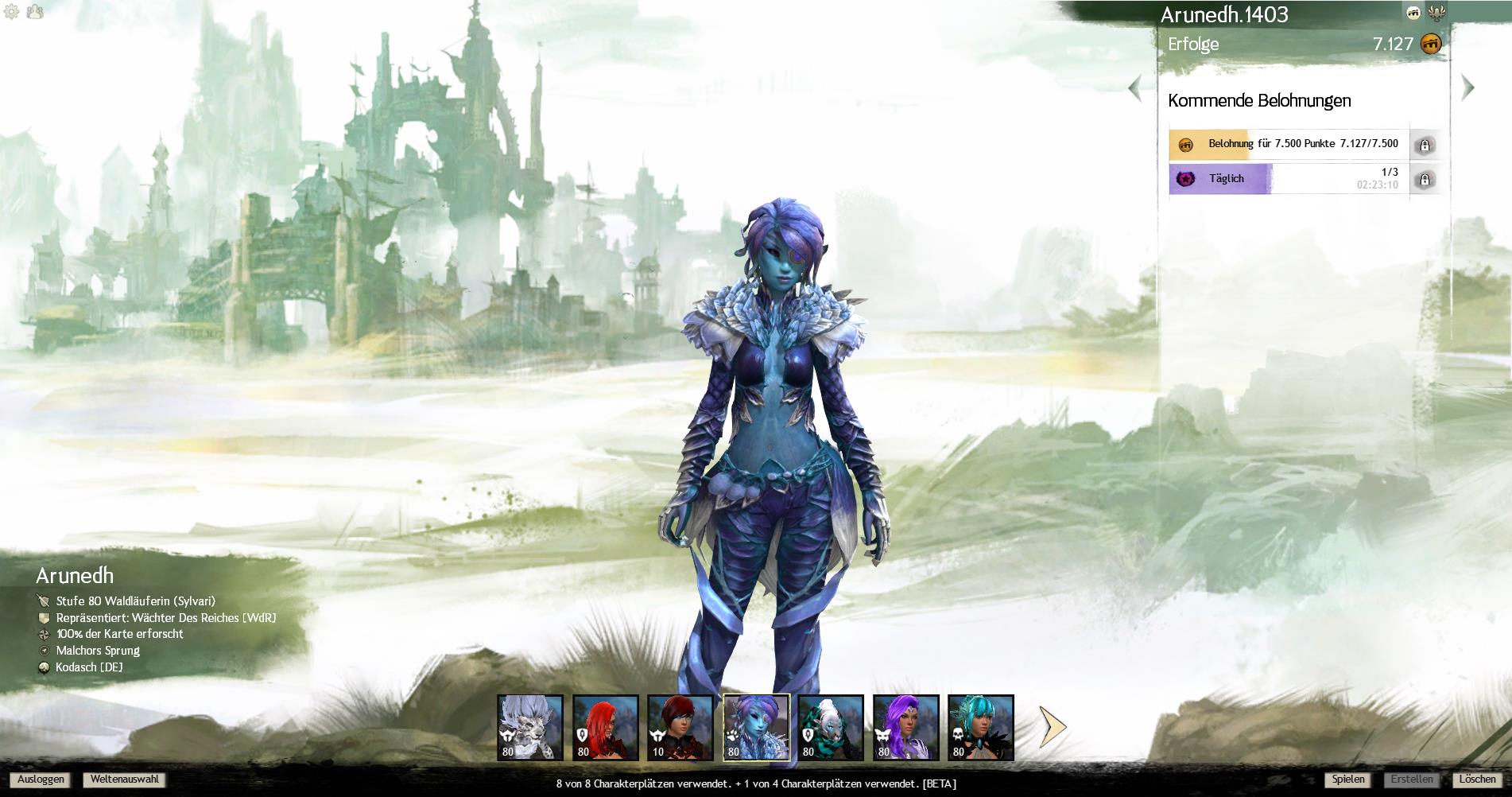Delete the character with Löschen
This screenshot has height=797, width=1512.
[x=1478, y=780]
